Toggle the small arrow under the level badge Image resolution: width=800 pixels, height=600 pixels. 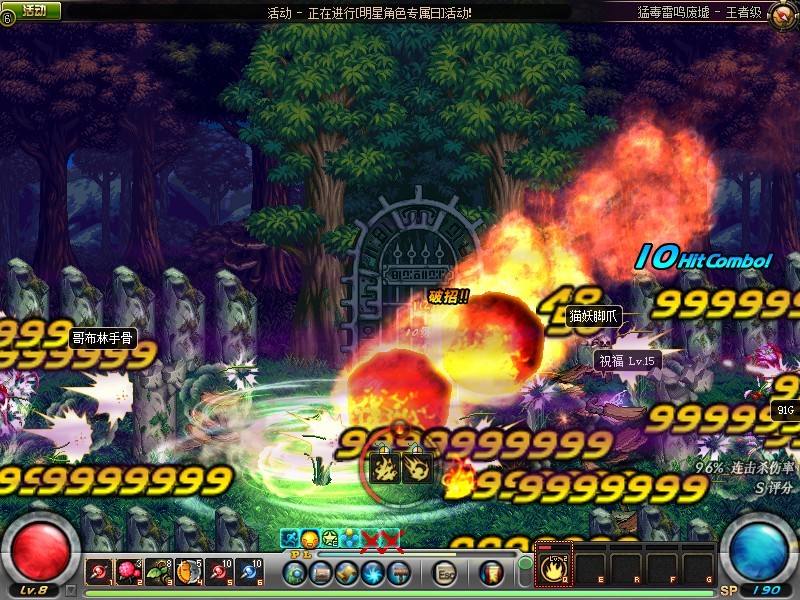(71, 590)
